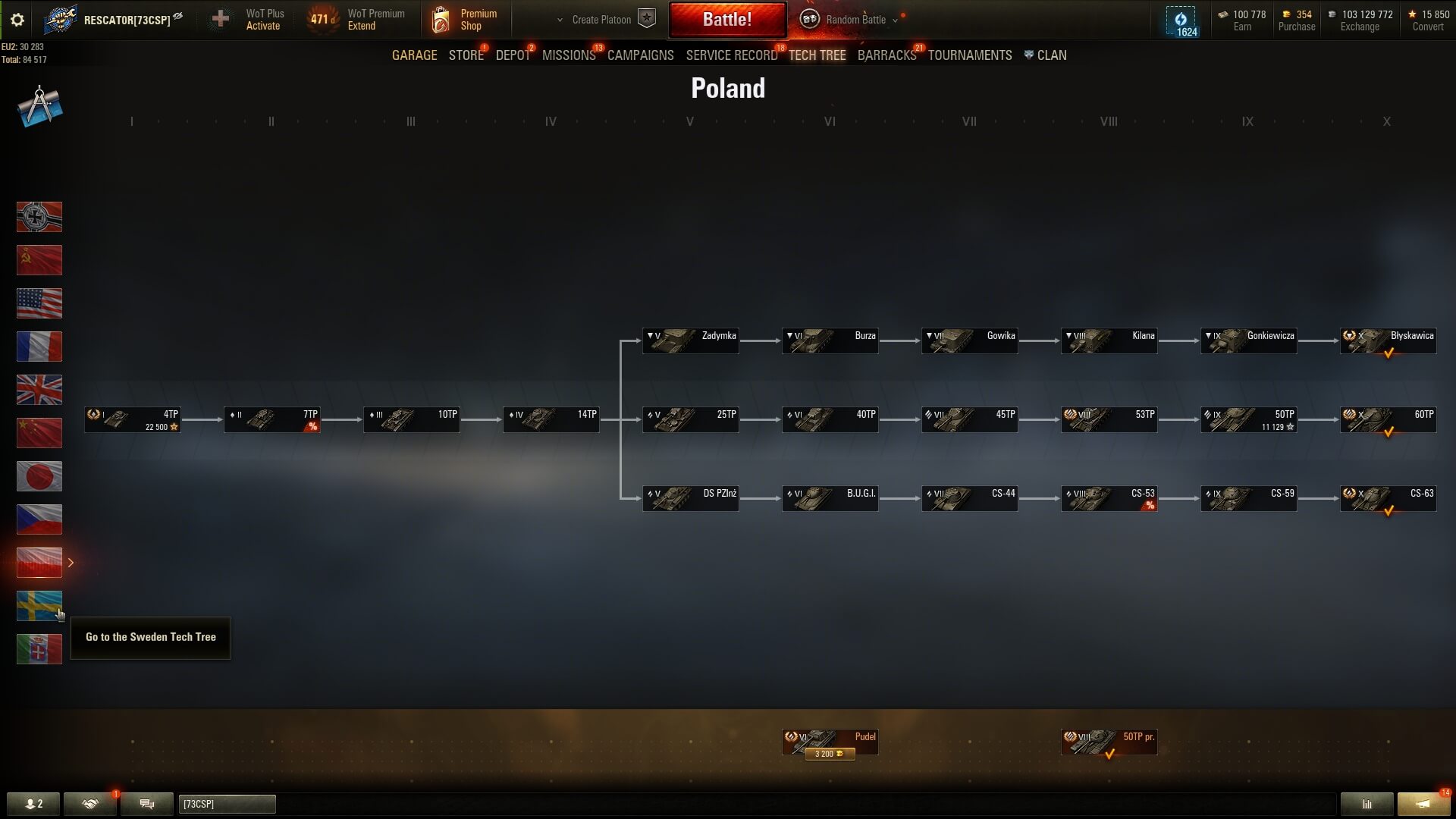Select the 60TP tank node
Image resolution: width=1456 pixels, height=819 pixels.
(1388, 420)
